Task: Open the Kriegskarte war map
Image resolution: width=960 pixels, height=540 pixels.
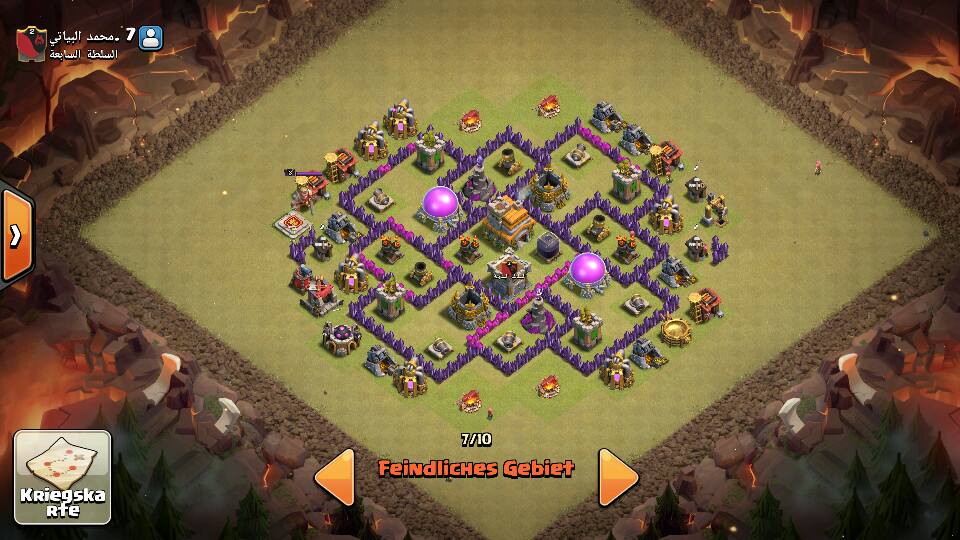Action: click(62, 477)
